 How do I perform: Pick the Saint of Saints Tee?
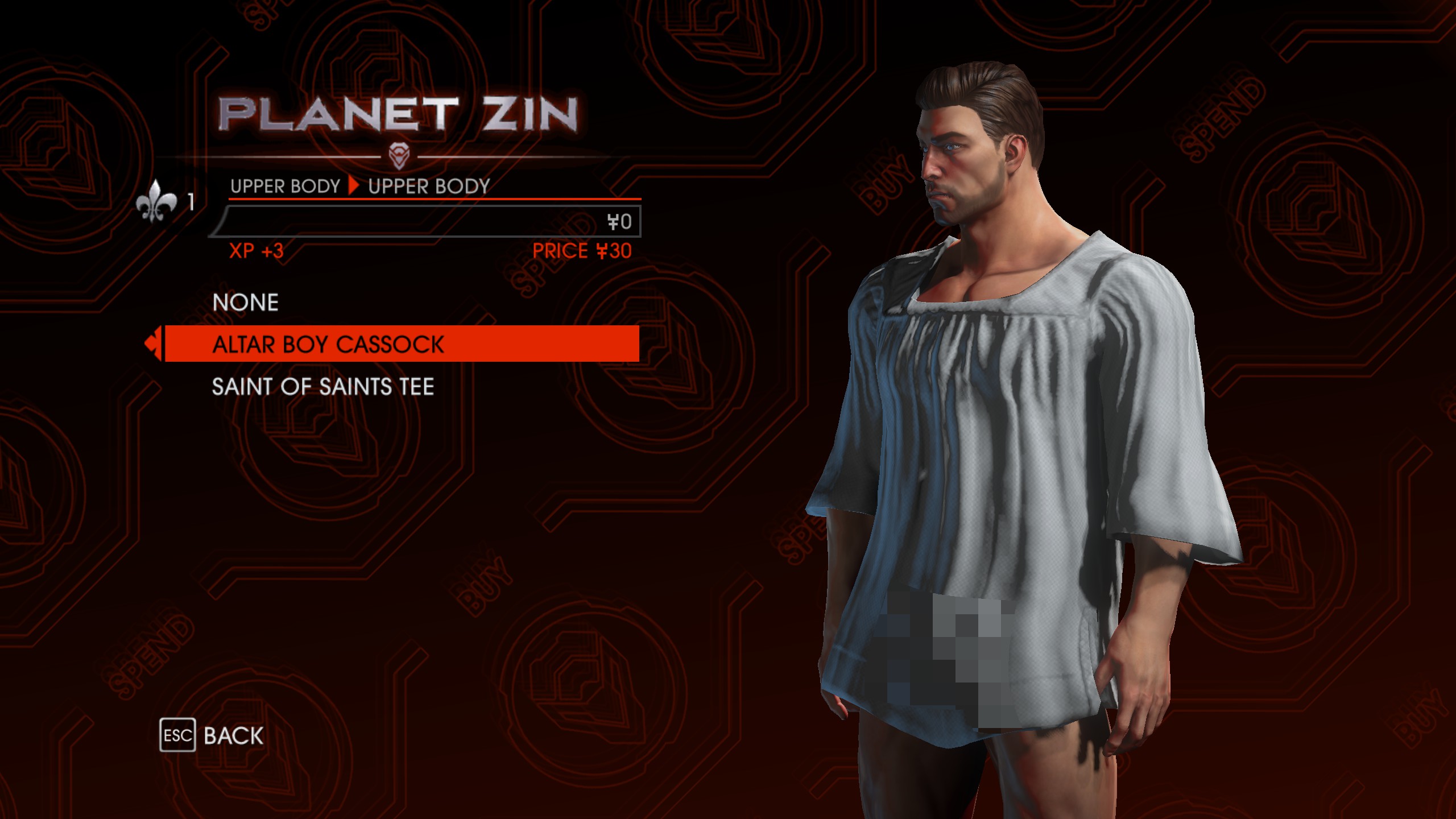point(322,387)
